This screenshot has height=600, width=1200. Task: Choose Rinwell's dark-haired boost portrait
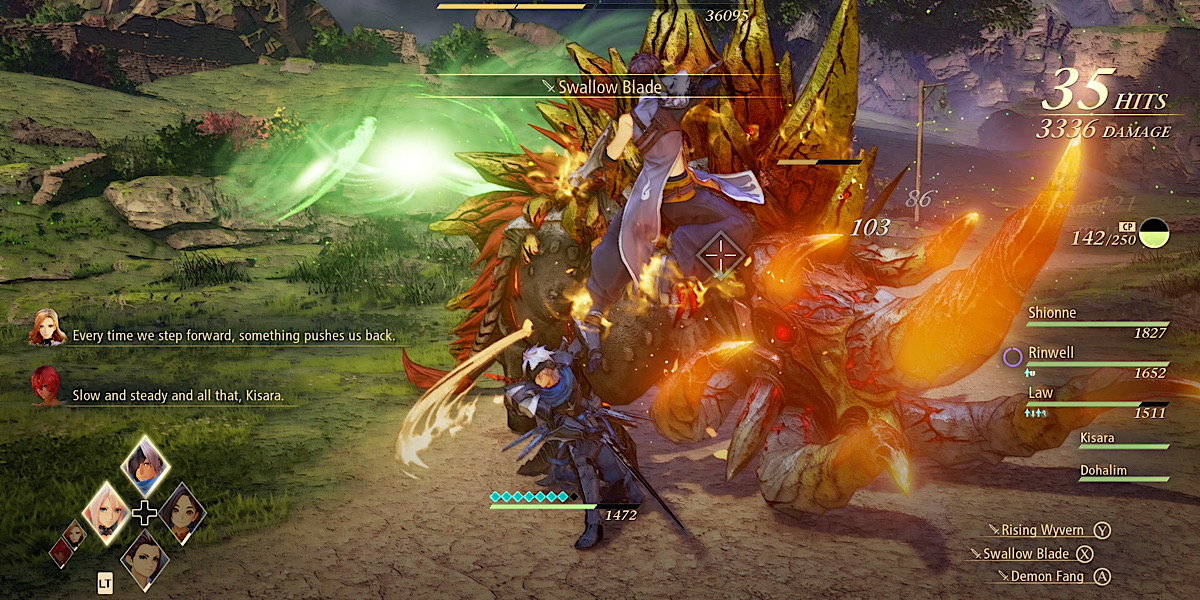click(x=182, y=514)
